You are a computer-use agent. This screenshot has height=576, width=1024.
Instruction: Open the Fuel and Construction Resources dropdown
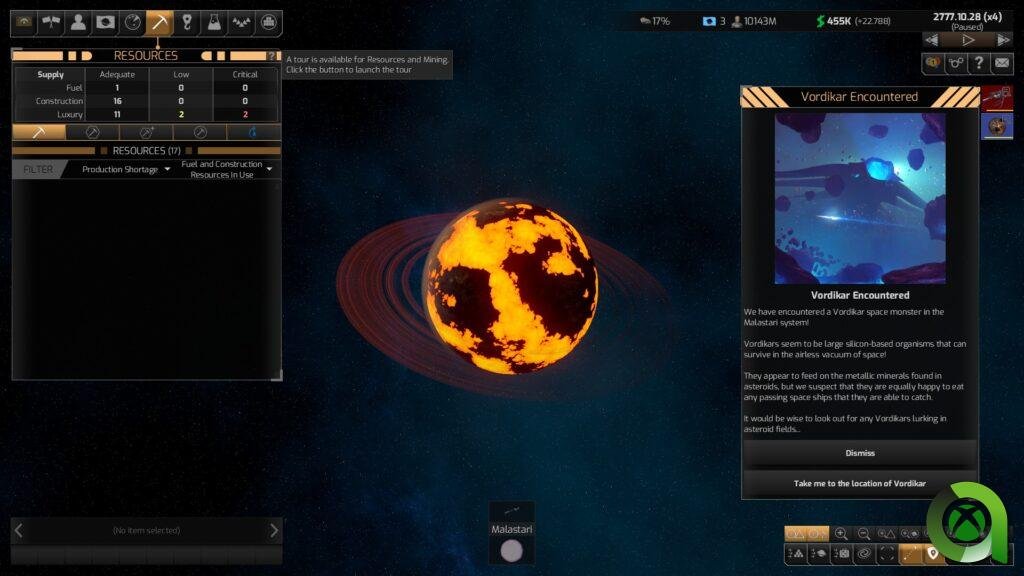click(x=226, y=169)
